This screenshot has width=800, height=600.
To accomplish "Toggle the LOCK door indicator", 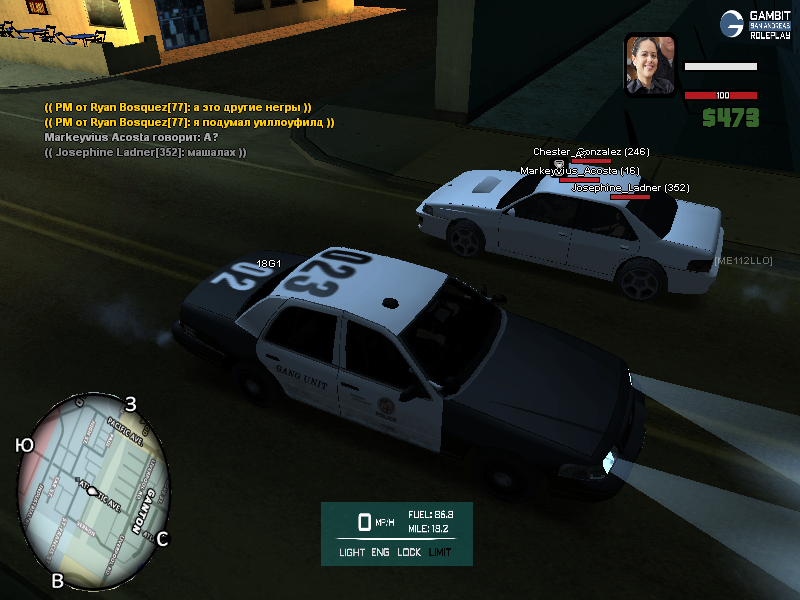I will point(409,552).
